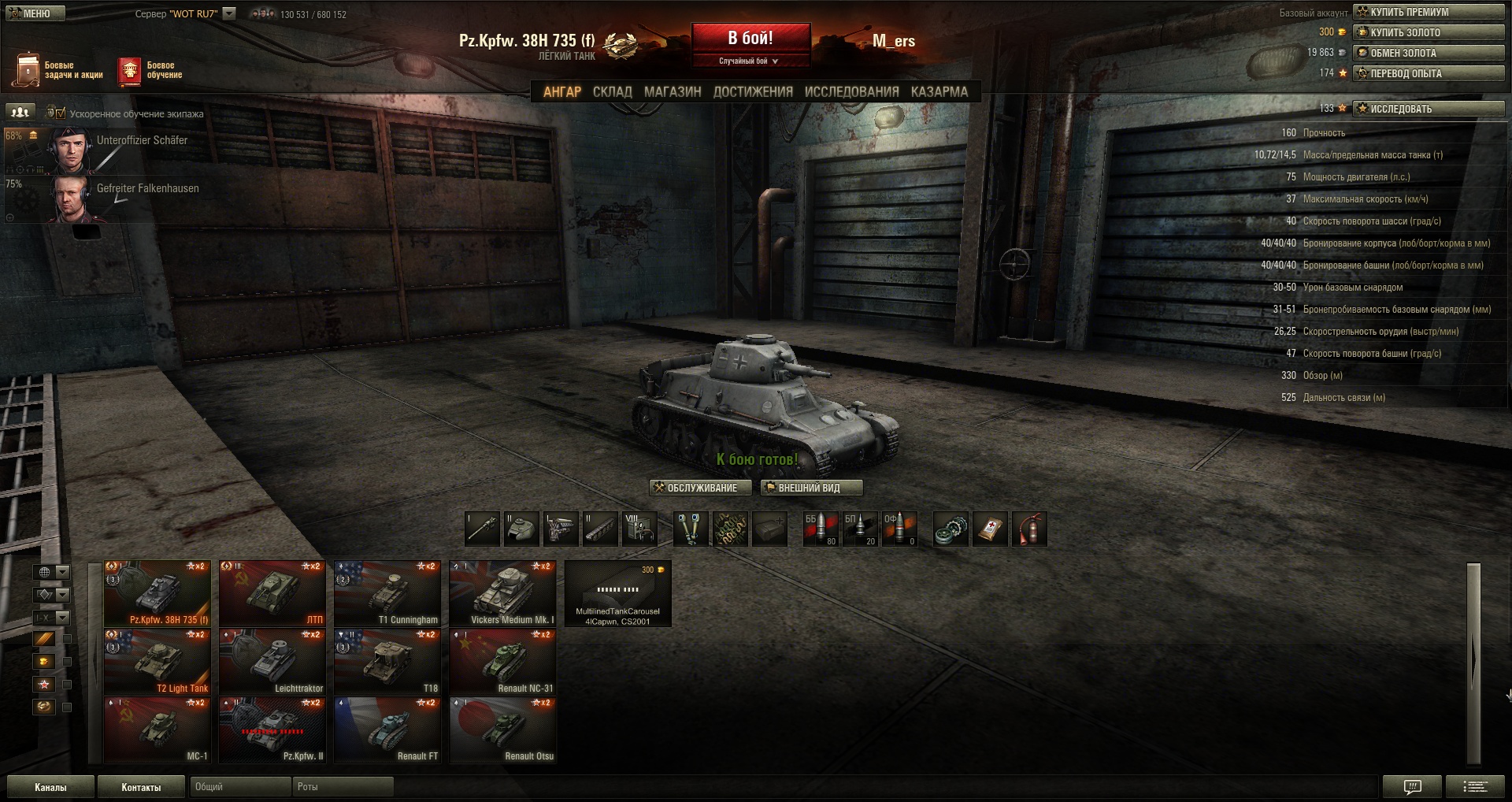Open the КАЗАРМА tab

point(939,92)
